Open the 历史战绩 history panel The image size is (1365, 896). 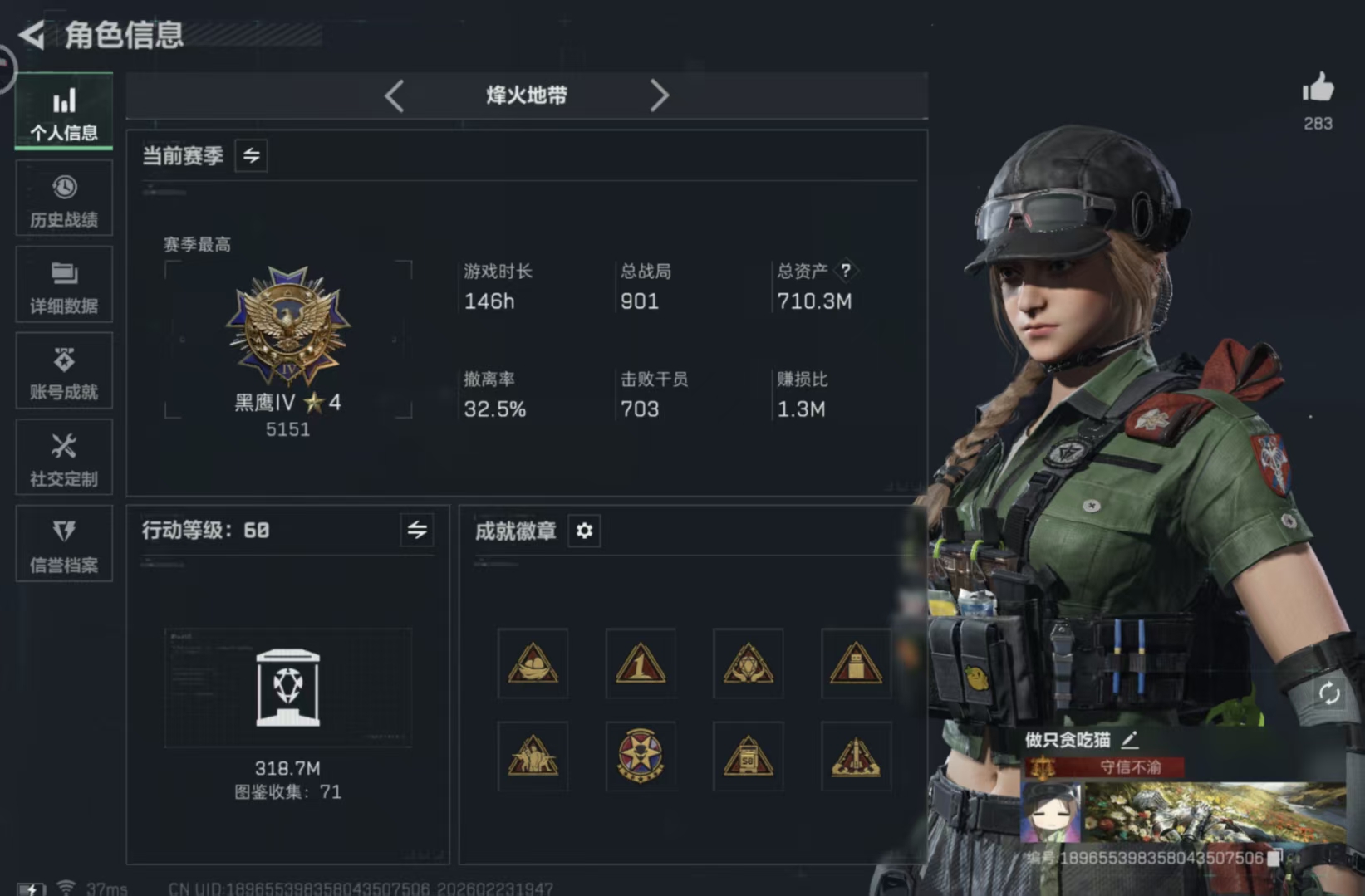pos(63,199)
